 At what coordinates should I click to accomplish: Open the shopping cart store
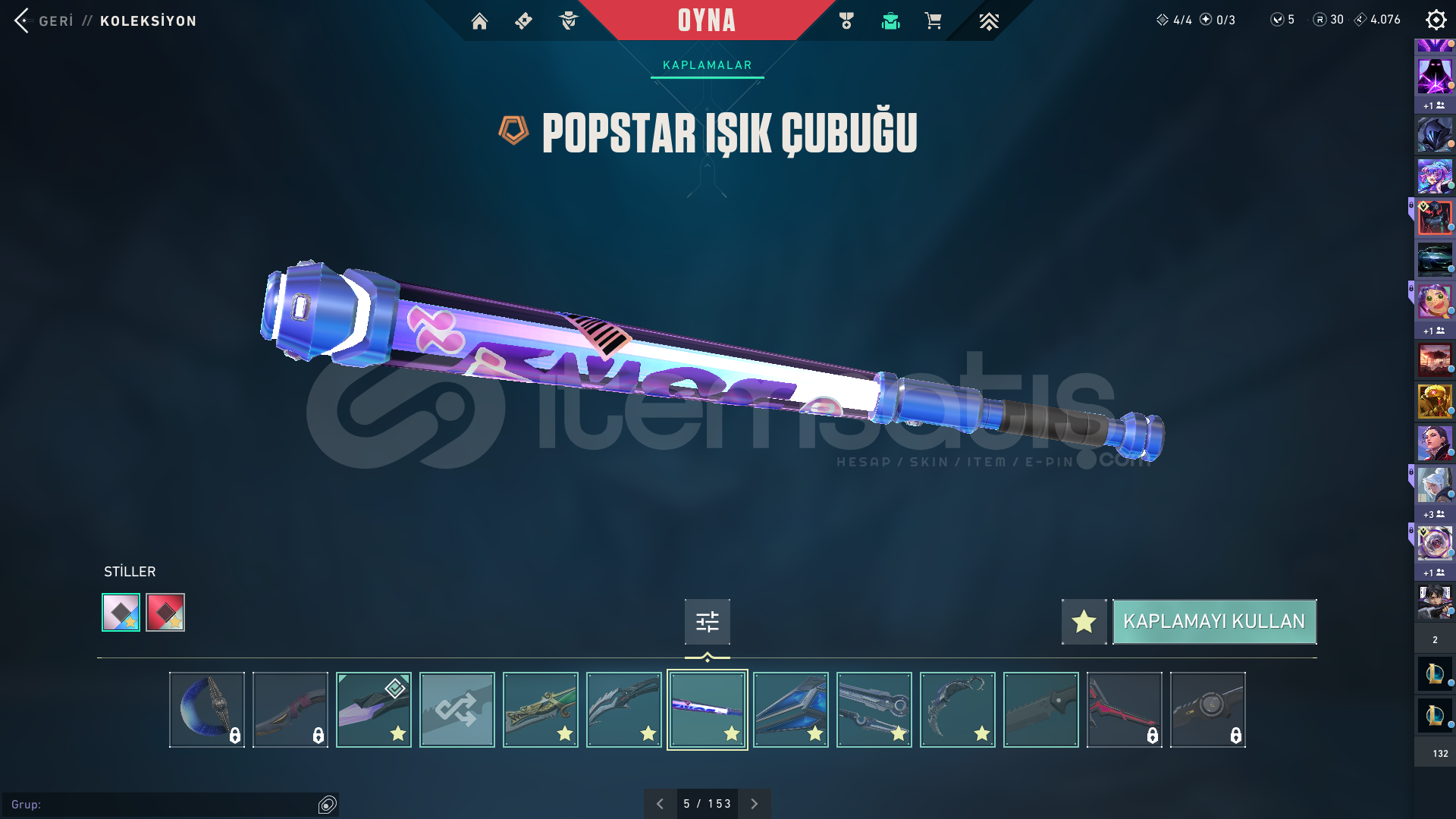pyautogui.click(x=933, y=21)
